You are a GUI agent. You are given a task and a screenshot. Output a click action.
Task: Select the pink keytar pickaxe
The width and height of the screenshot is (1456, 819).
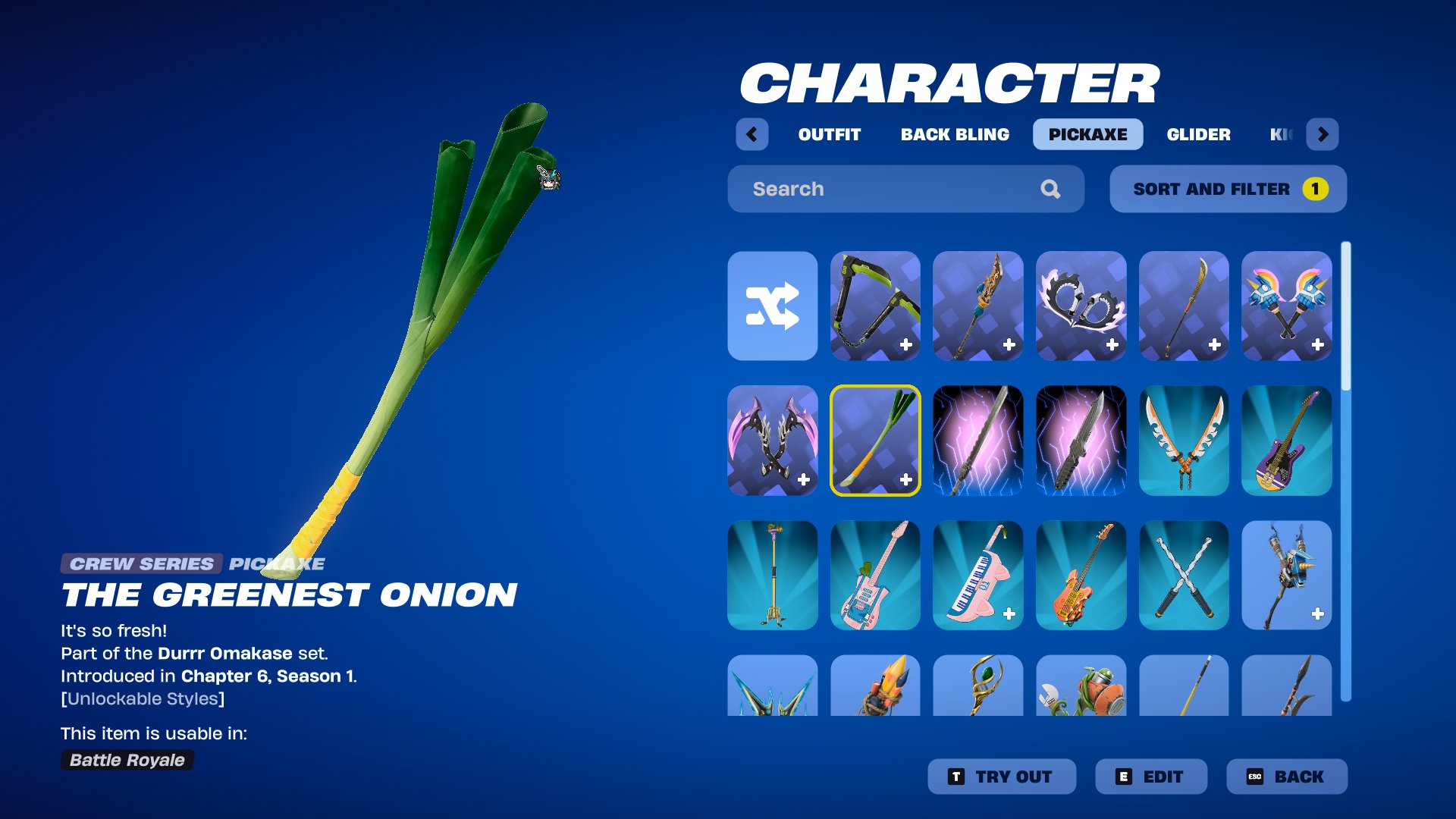point(977,575)
